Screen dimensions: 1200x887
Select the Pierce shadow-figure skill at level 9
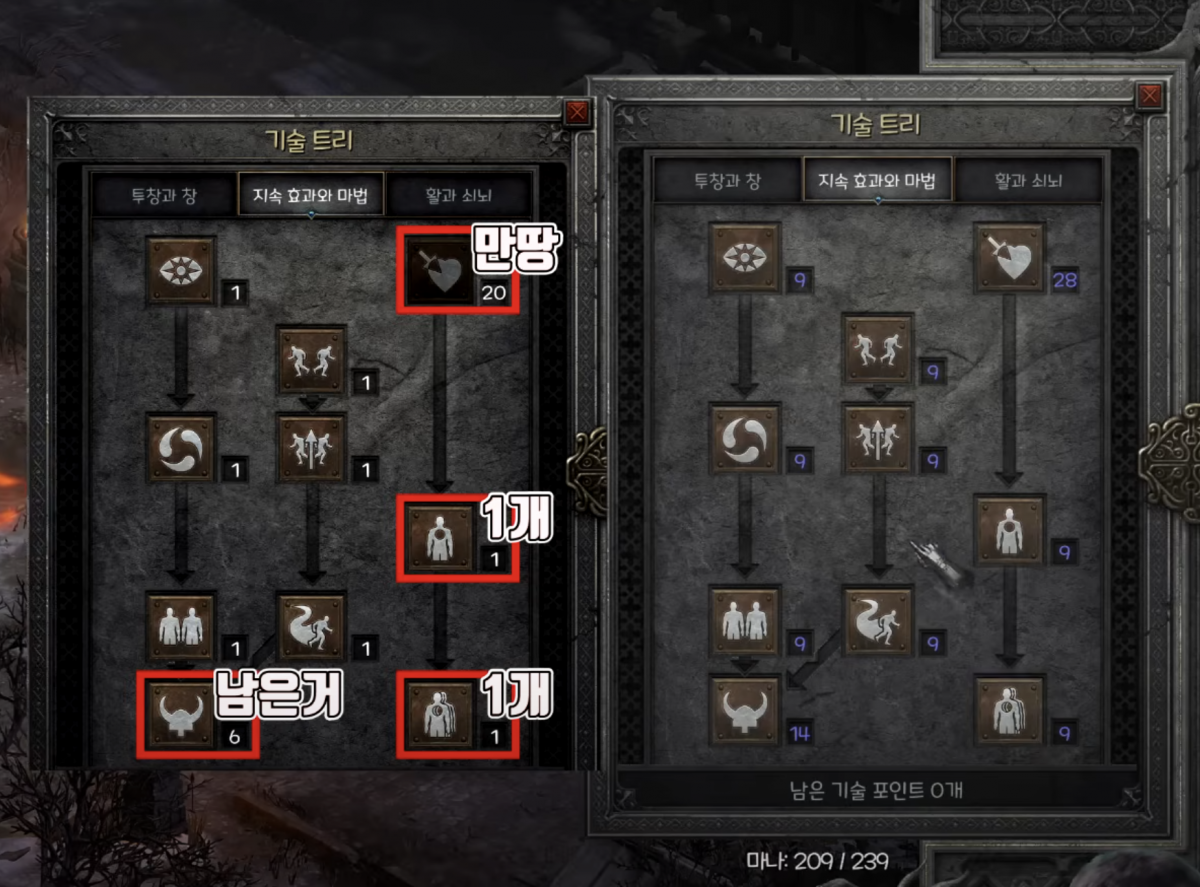click(x=1009, y=709)
